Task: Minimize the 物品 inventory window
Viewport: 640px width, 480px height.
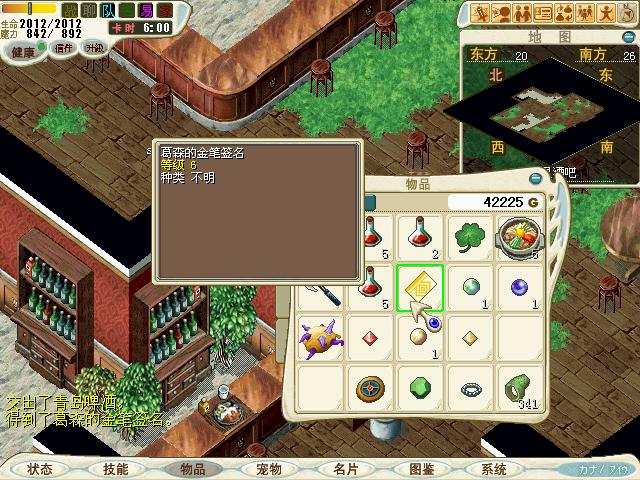Action: coord(535,179)
